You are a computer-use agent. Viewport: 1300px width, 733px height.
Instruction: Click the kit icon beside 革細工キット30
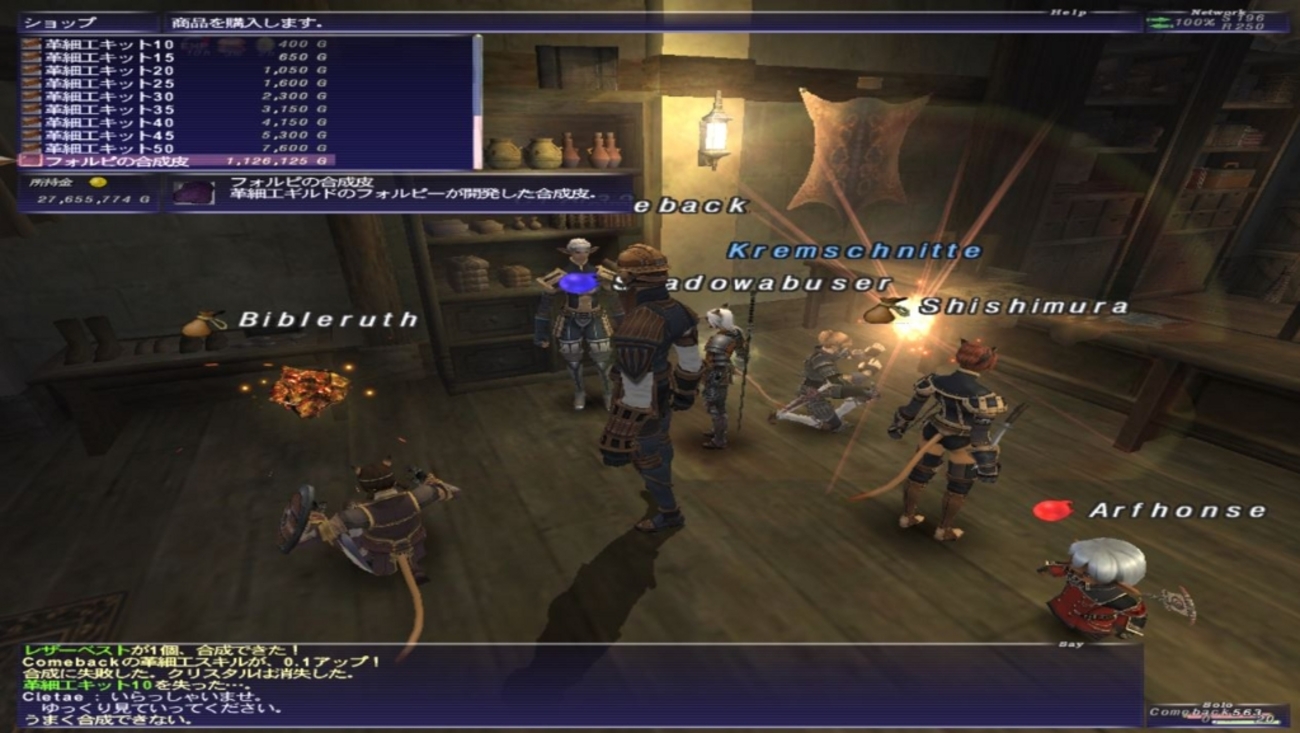(x=30, y=96)
